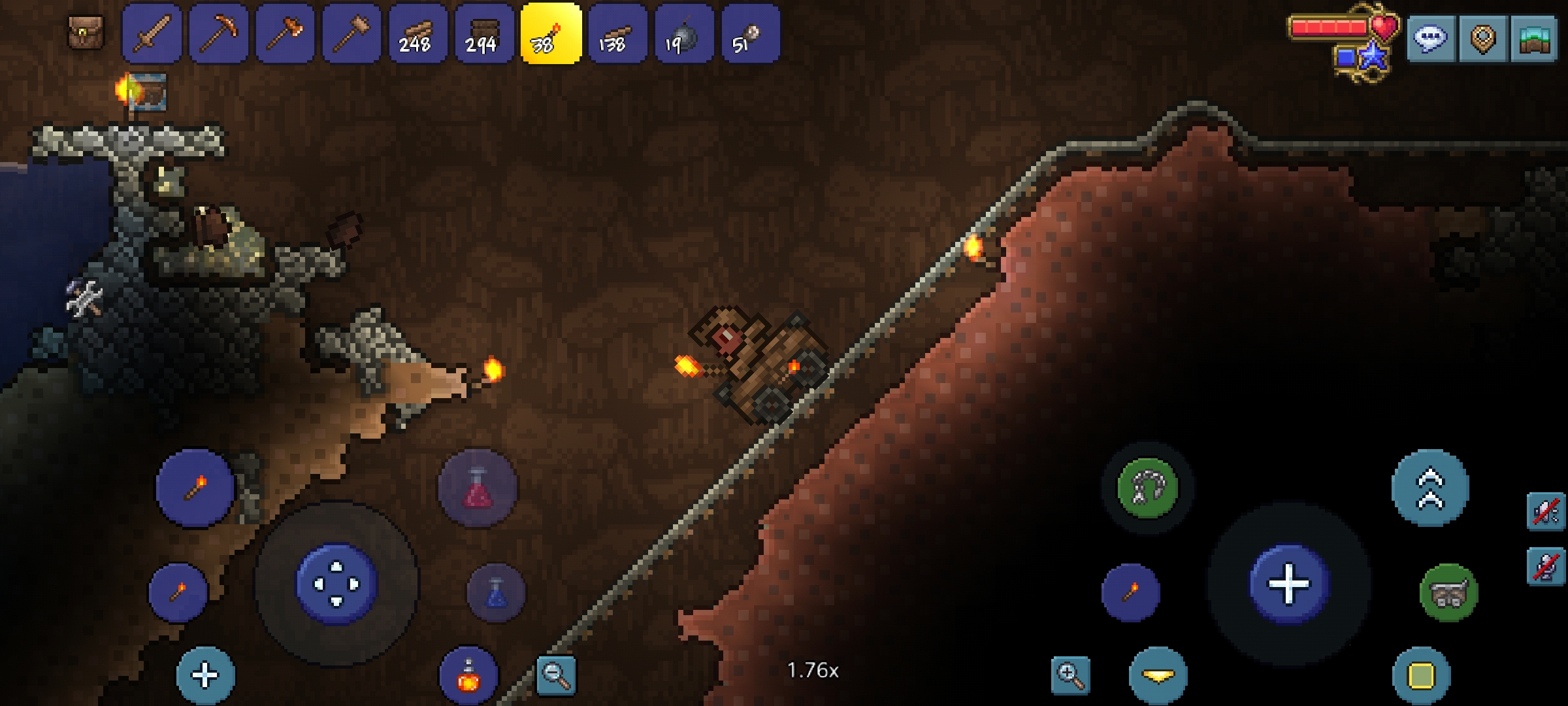
Task: Select the wood stack of 248
Action: click(x=419, y=34)
